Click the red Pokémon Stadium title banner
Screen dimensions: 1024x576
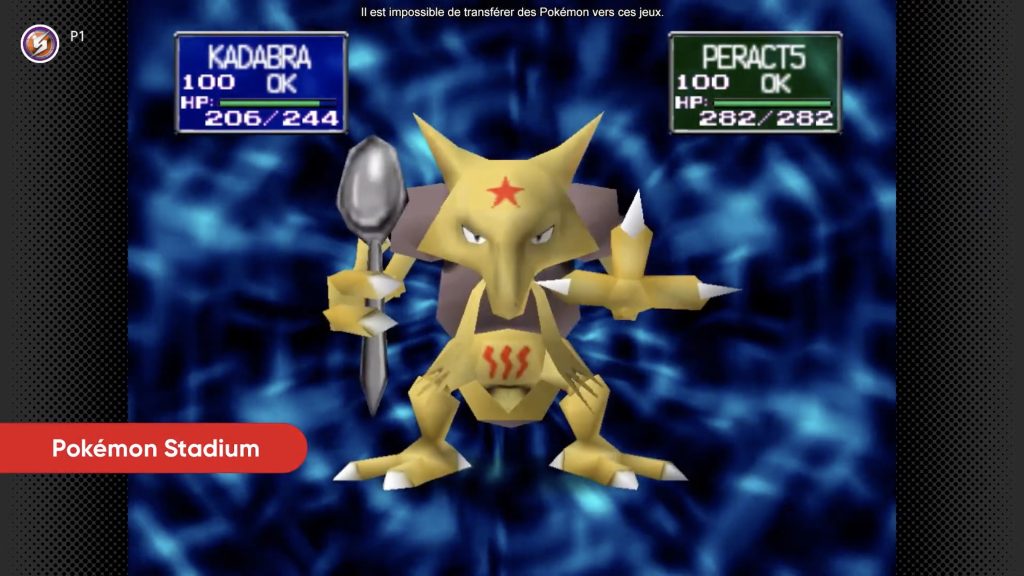(x=154, y=448)
